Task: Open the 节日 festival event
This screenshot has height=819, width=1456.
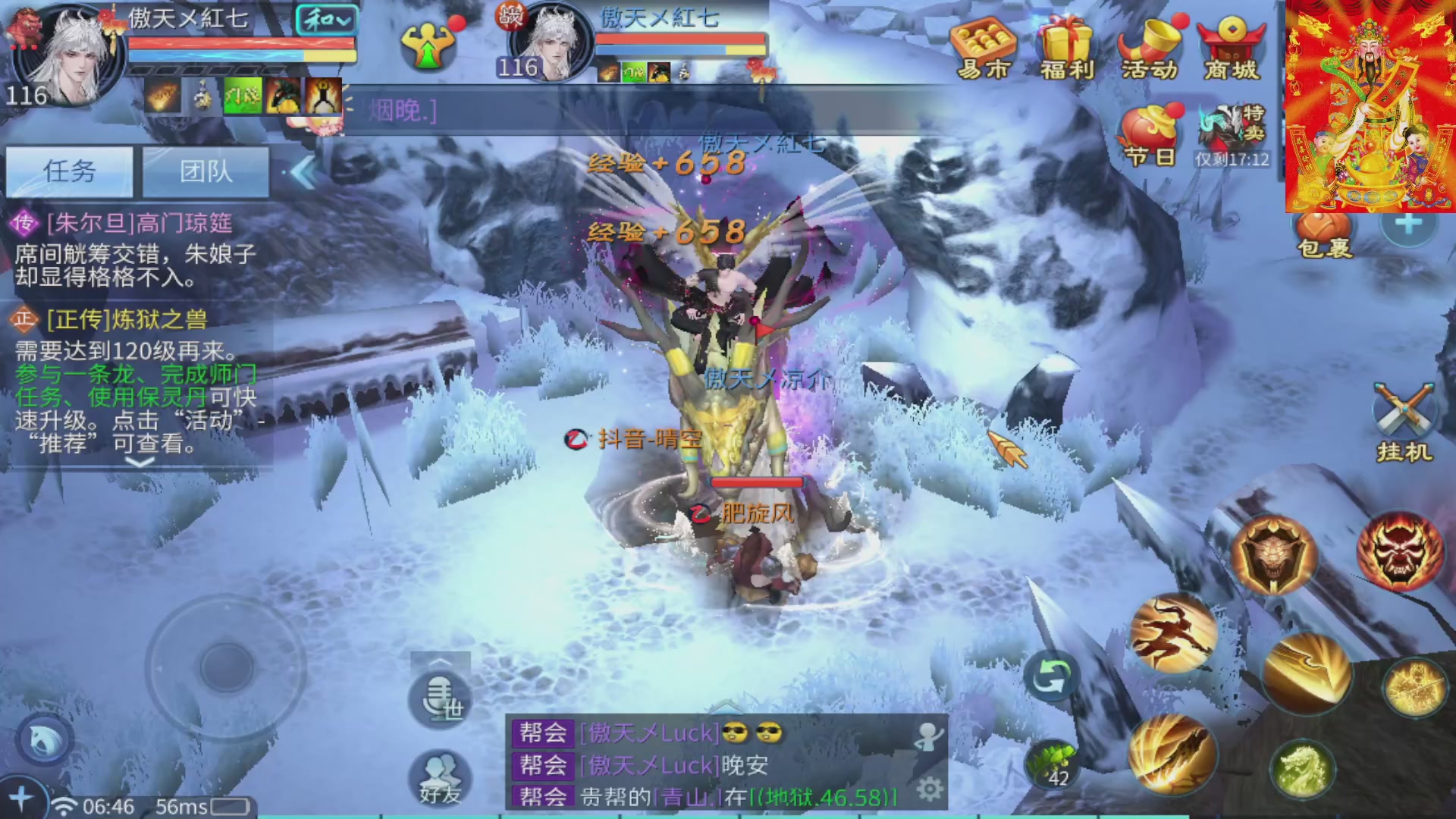Action: [x=1150, y=135]
